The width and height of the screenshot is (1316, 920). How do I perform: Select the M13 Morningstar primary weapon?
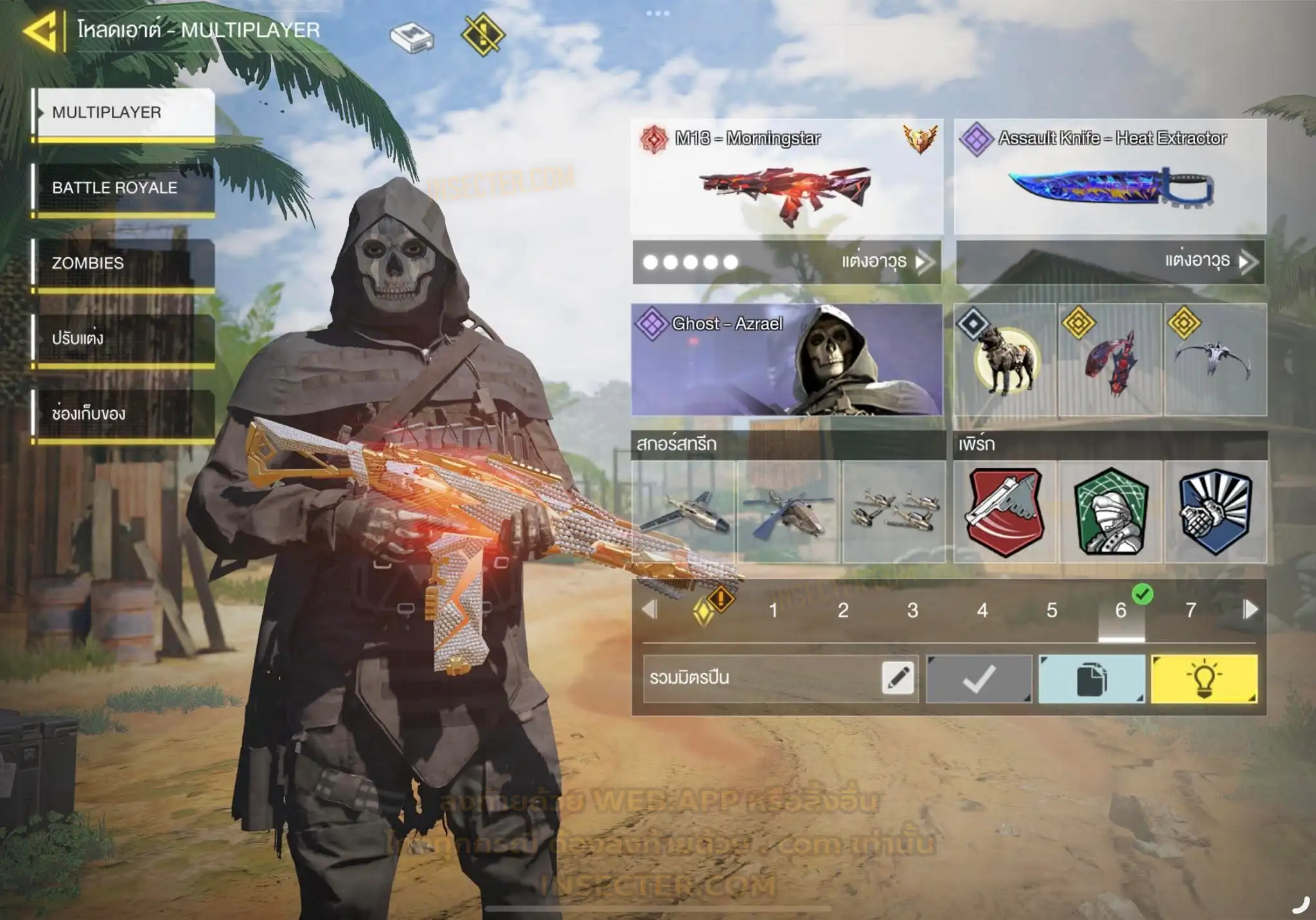coord(787,177)
